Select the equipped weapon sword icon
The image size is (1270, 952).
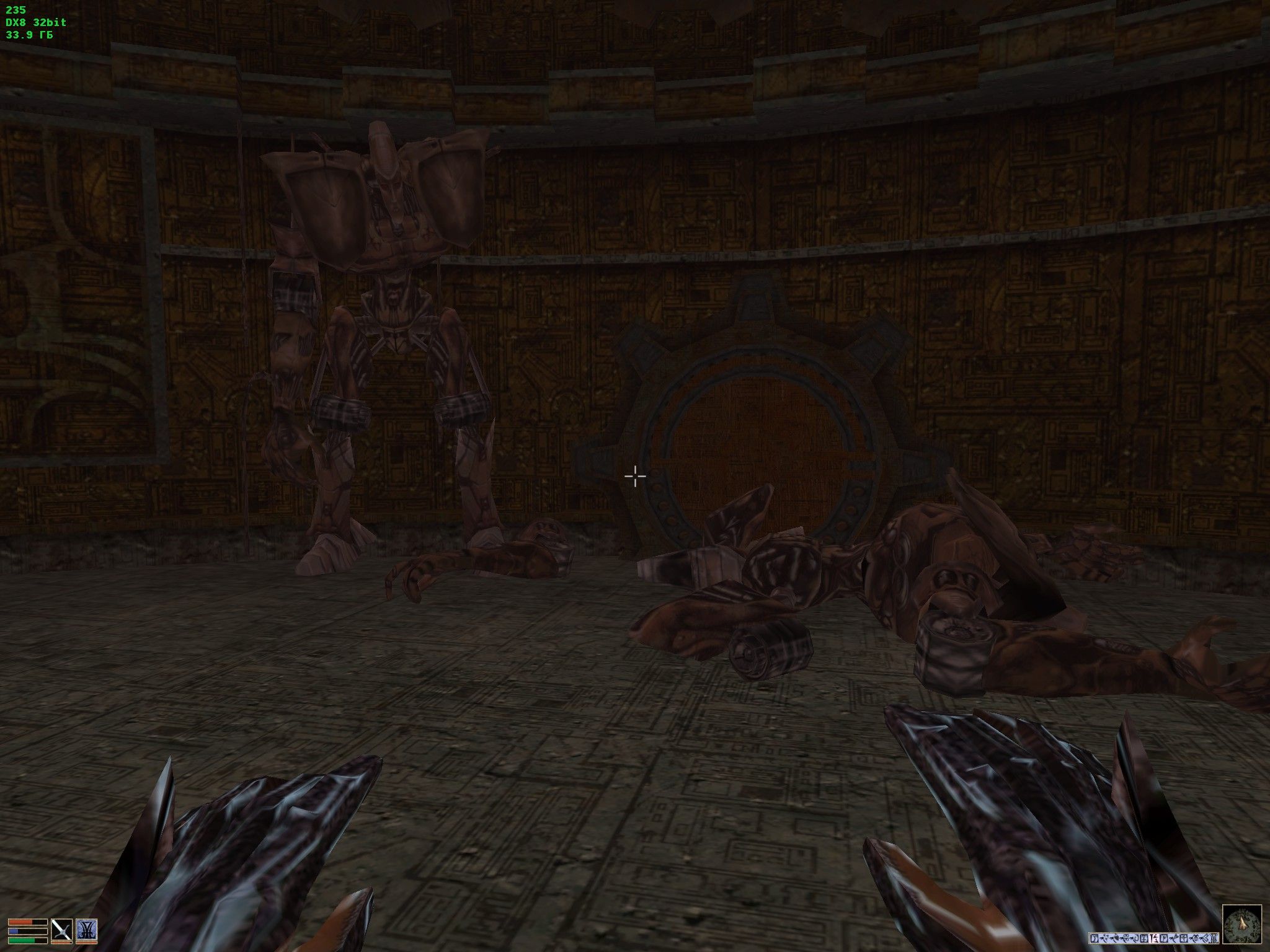62,930
